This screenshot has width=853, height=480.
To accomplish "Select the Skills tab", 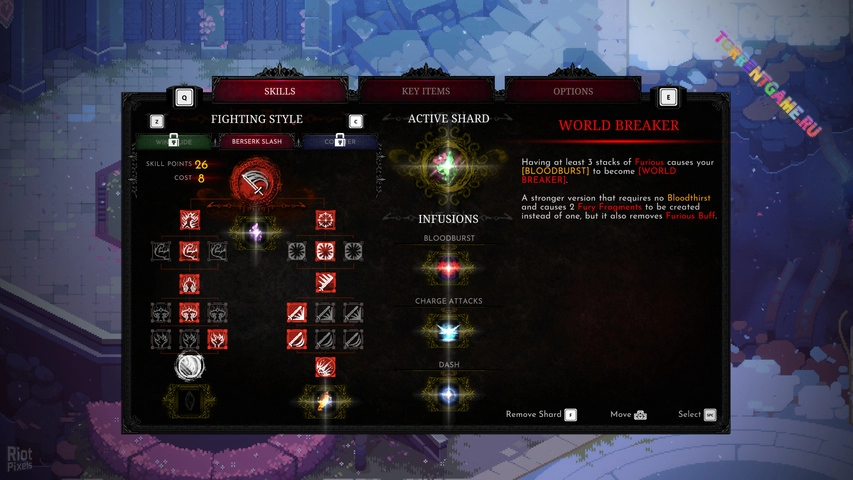I will (279, 91).
